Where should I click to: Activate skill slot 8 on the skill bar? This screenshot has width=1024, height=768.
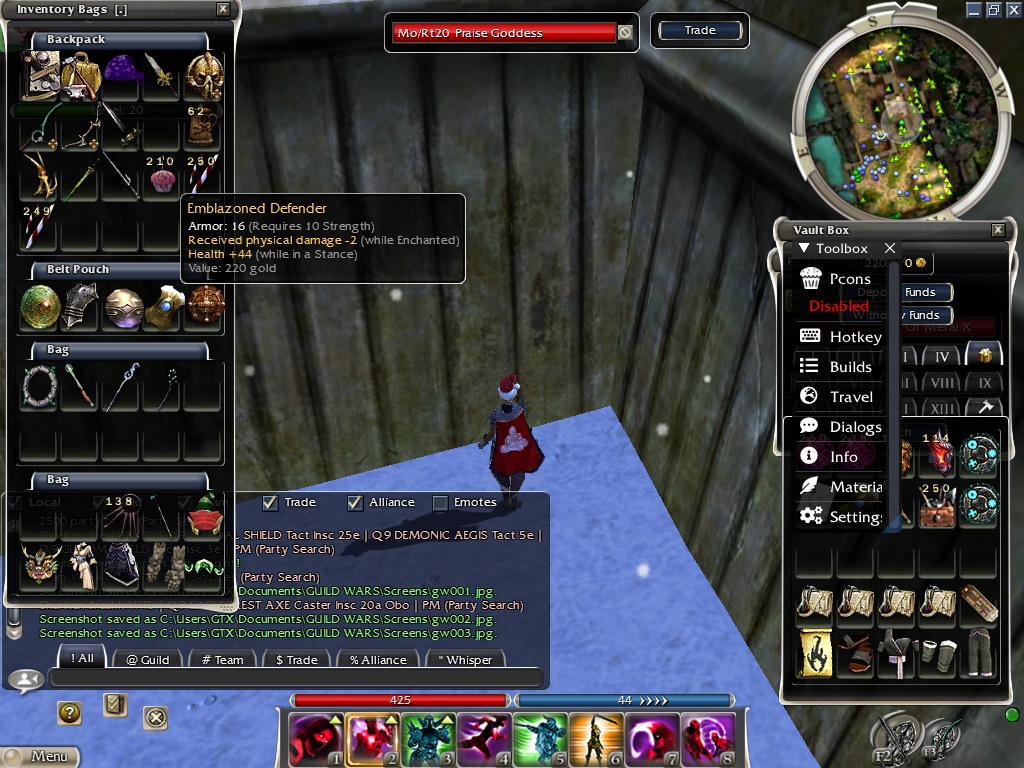click(708, 740)
